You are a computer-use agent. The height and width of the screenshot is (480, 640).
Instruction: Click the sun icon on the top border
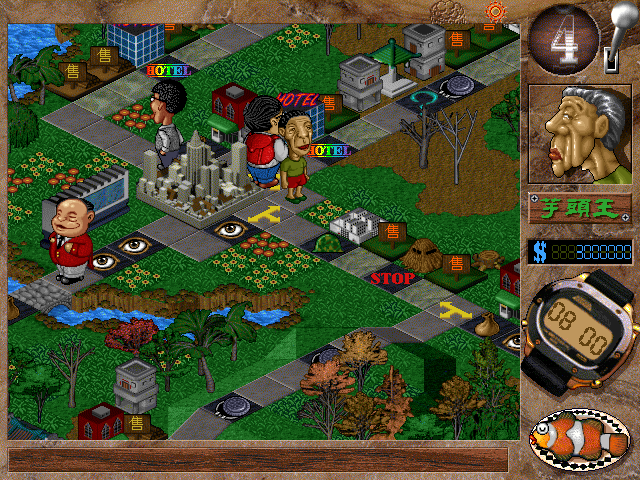point(494,12)
